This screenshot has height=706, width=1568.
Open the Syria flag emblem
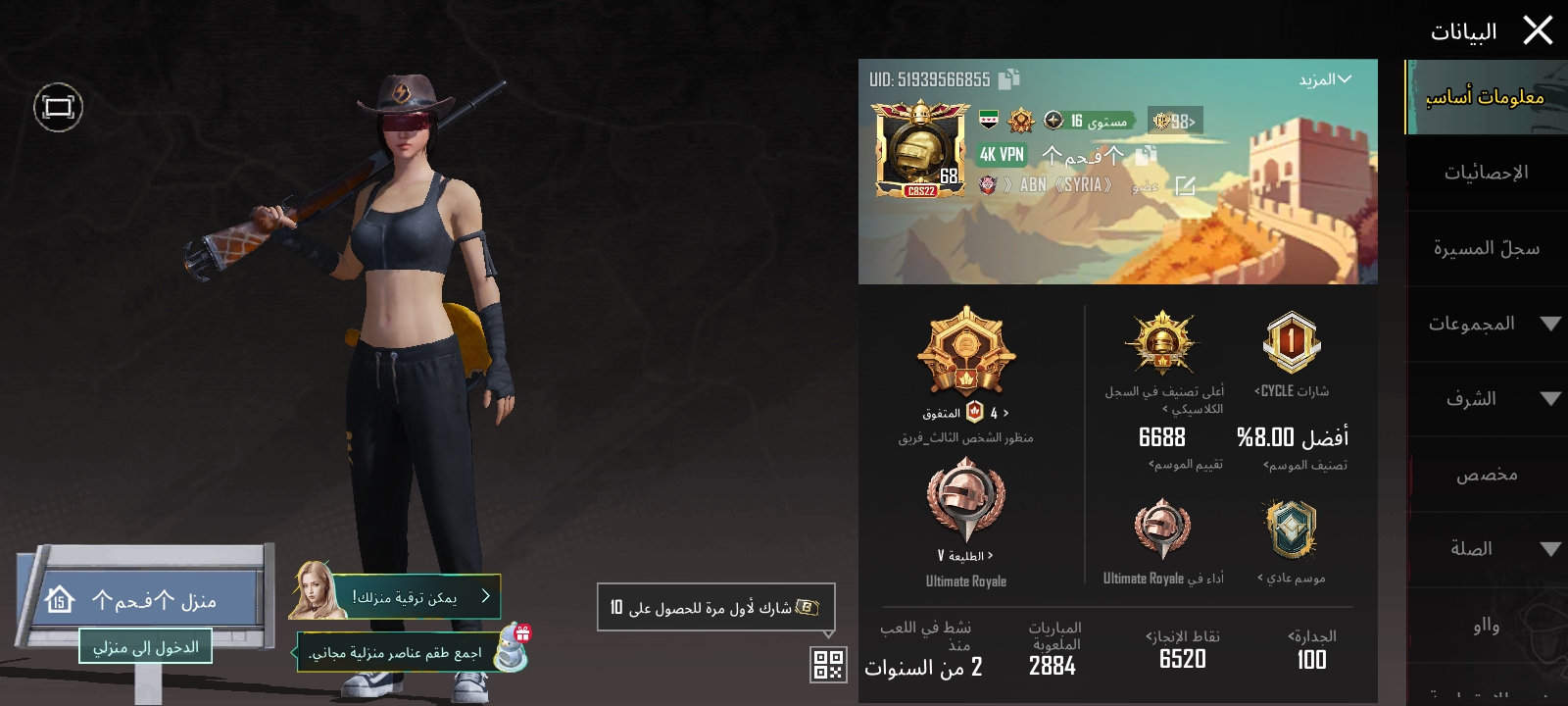pyautogui.click(x=989, y=120)
